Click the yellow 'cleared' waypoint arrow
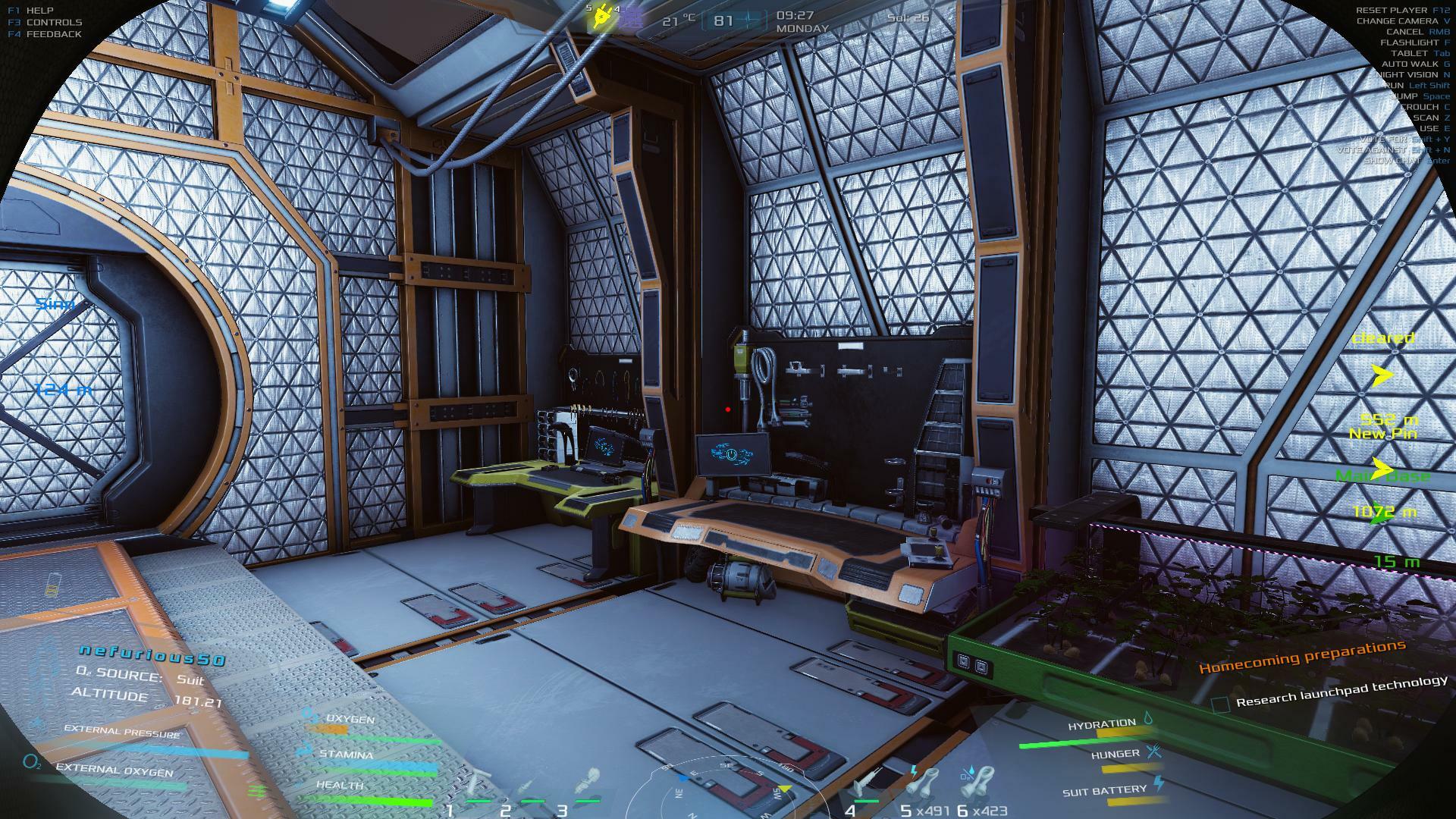Viewport: 1456px width, 819px height. coord(1382,374)
